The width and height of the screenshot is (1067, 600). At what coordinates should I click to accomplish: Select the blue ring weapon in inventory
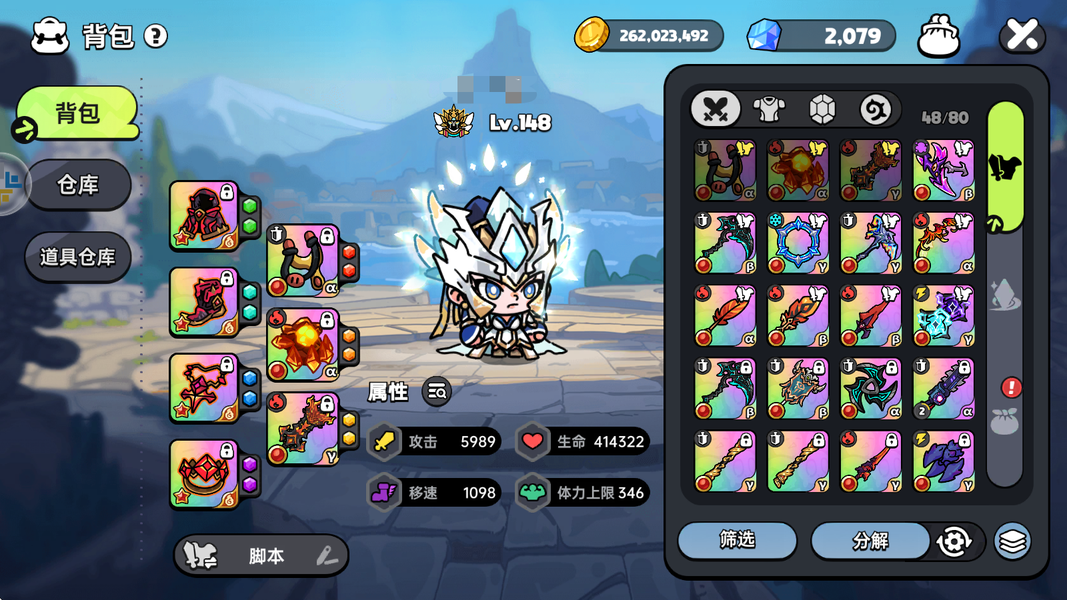[798, 242]
